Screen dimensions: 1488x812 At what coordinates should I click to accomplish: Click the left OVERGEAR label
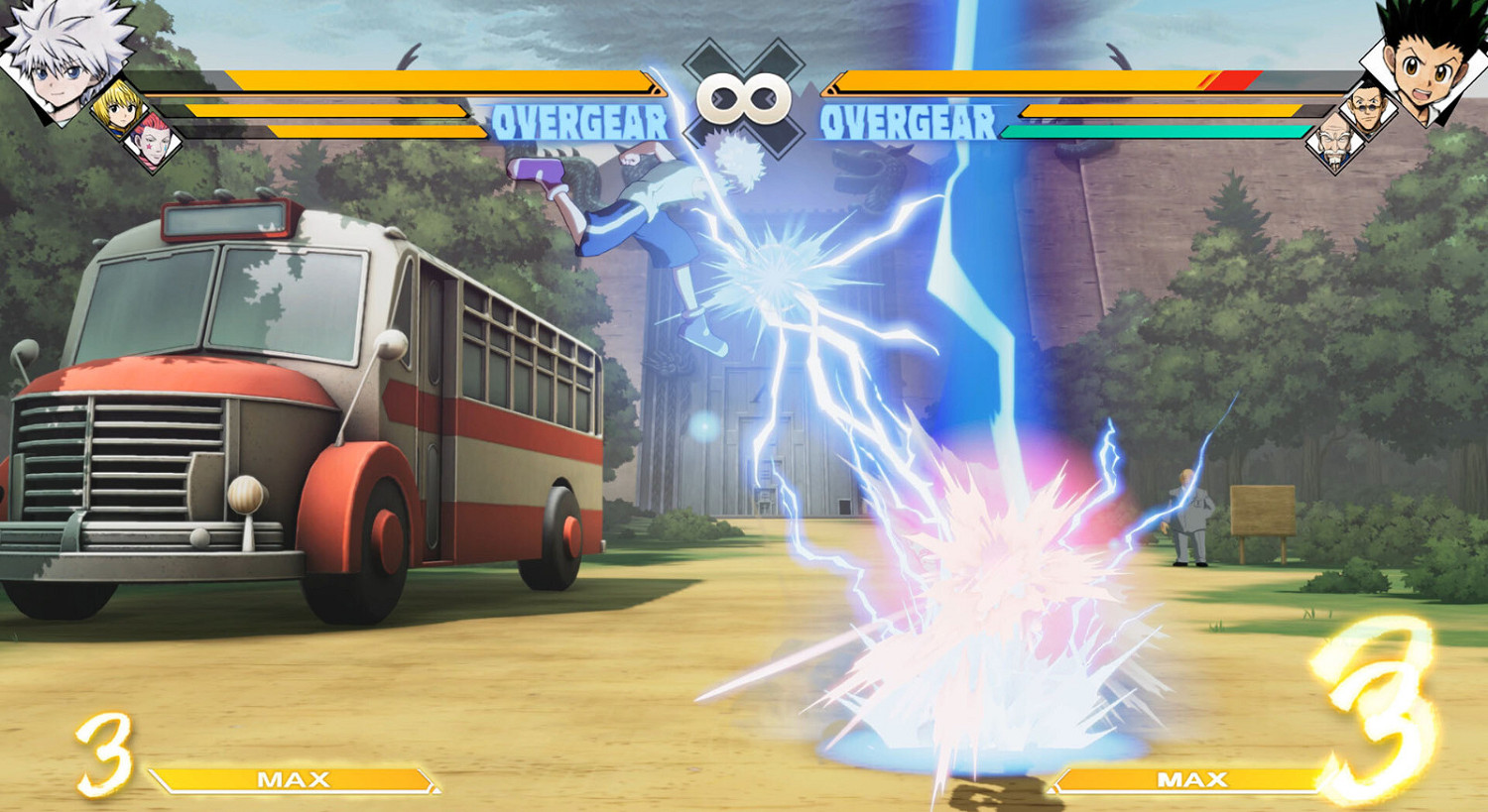tap(580, 121)
